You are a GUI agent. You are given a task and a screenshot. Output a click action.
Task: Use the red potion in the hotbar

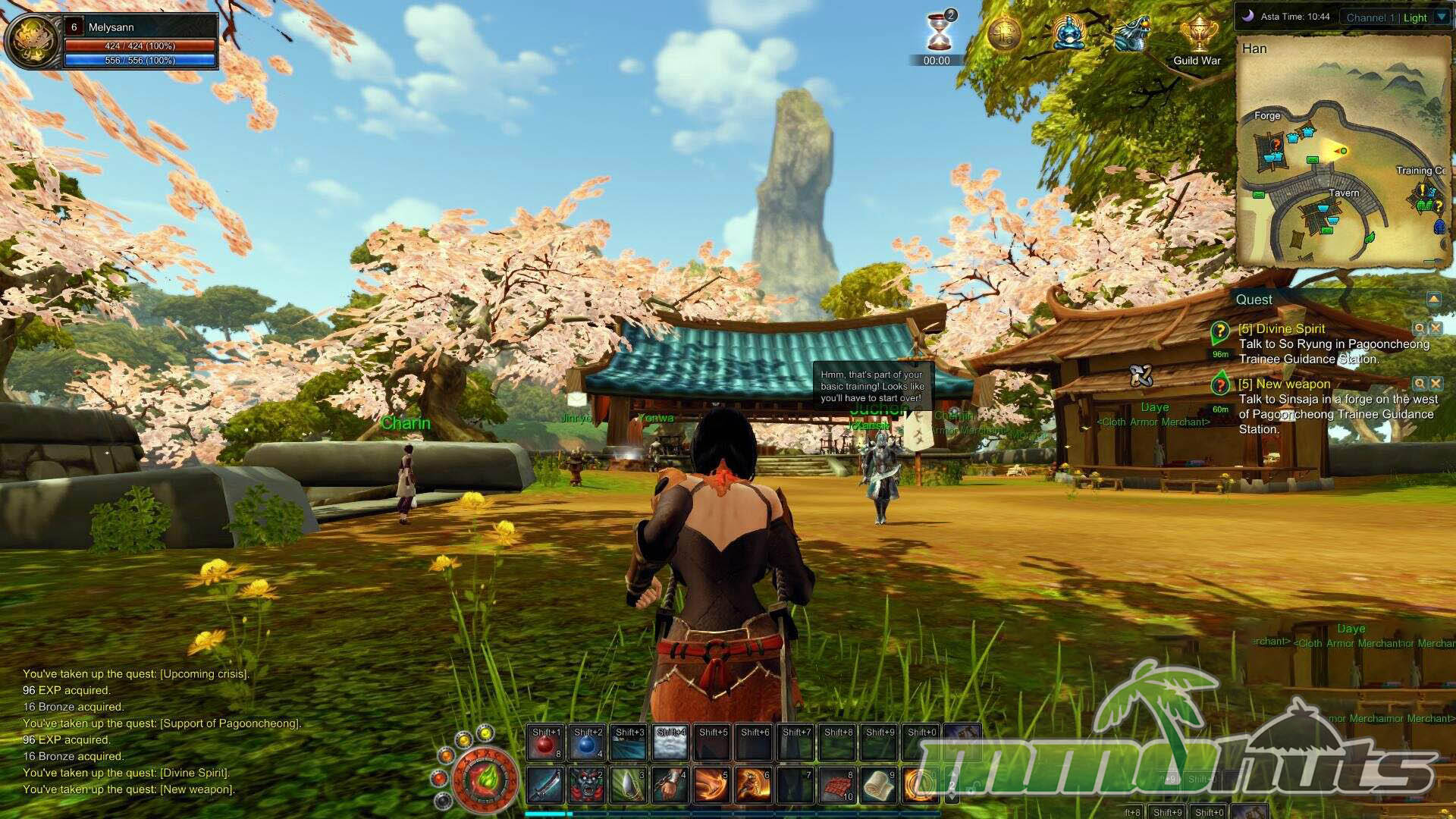coord(544,743)
